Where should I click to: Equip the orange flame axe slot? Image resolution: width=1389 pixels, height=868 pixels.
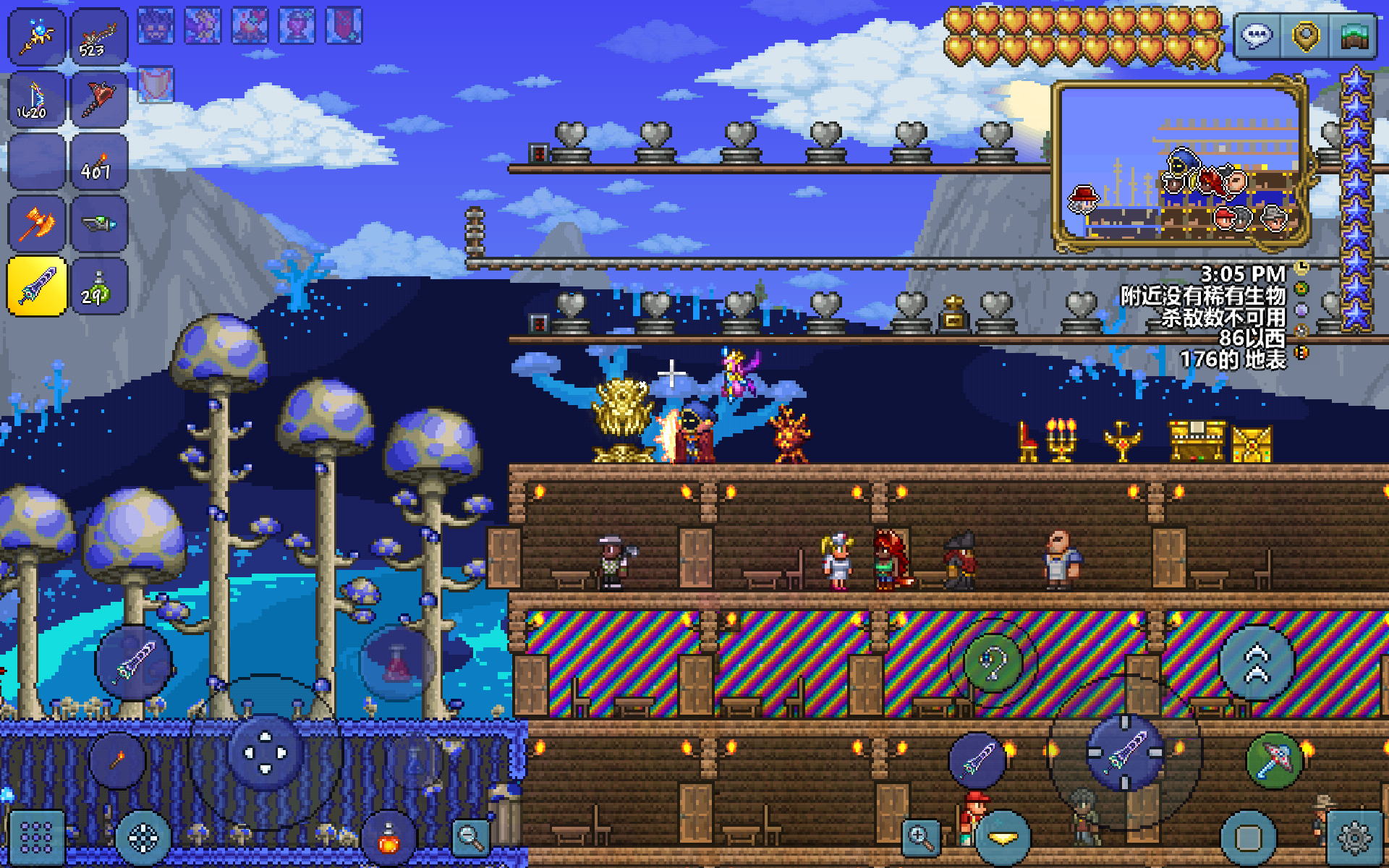click(x=36, y=224)
